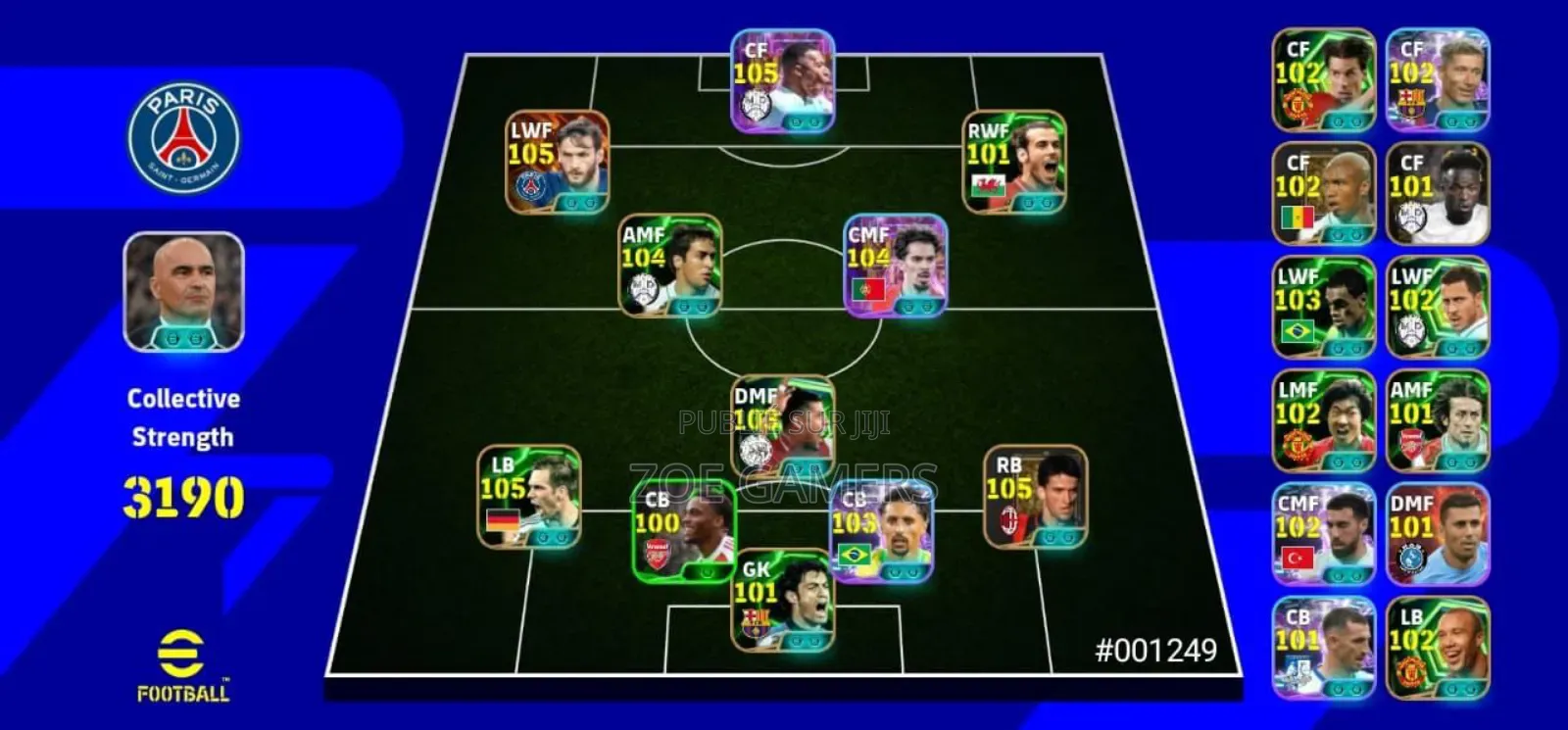Select the CB 100 Arsenal card
The width and height of the screenshot is (1568, 730).
tap(683, 531)
